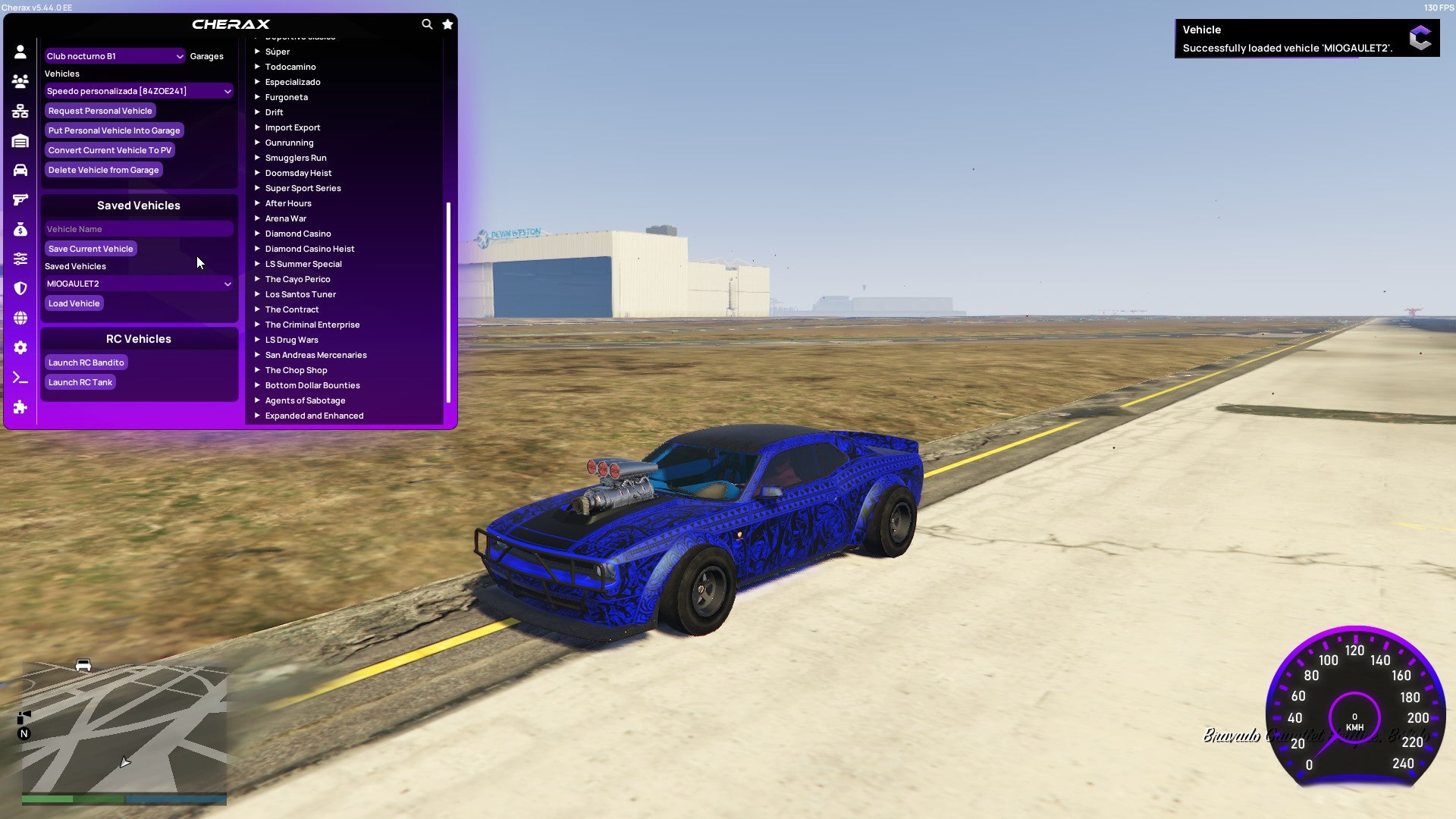Select the weapons icon in the sidebar
Viewport: 1456px width, 819px height.
point(20,199)
